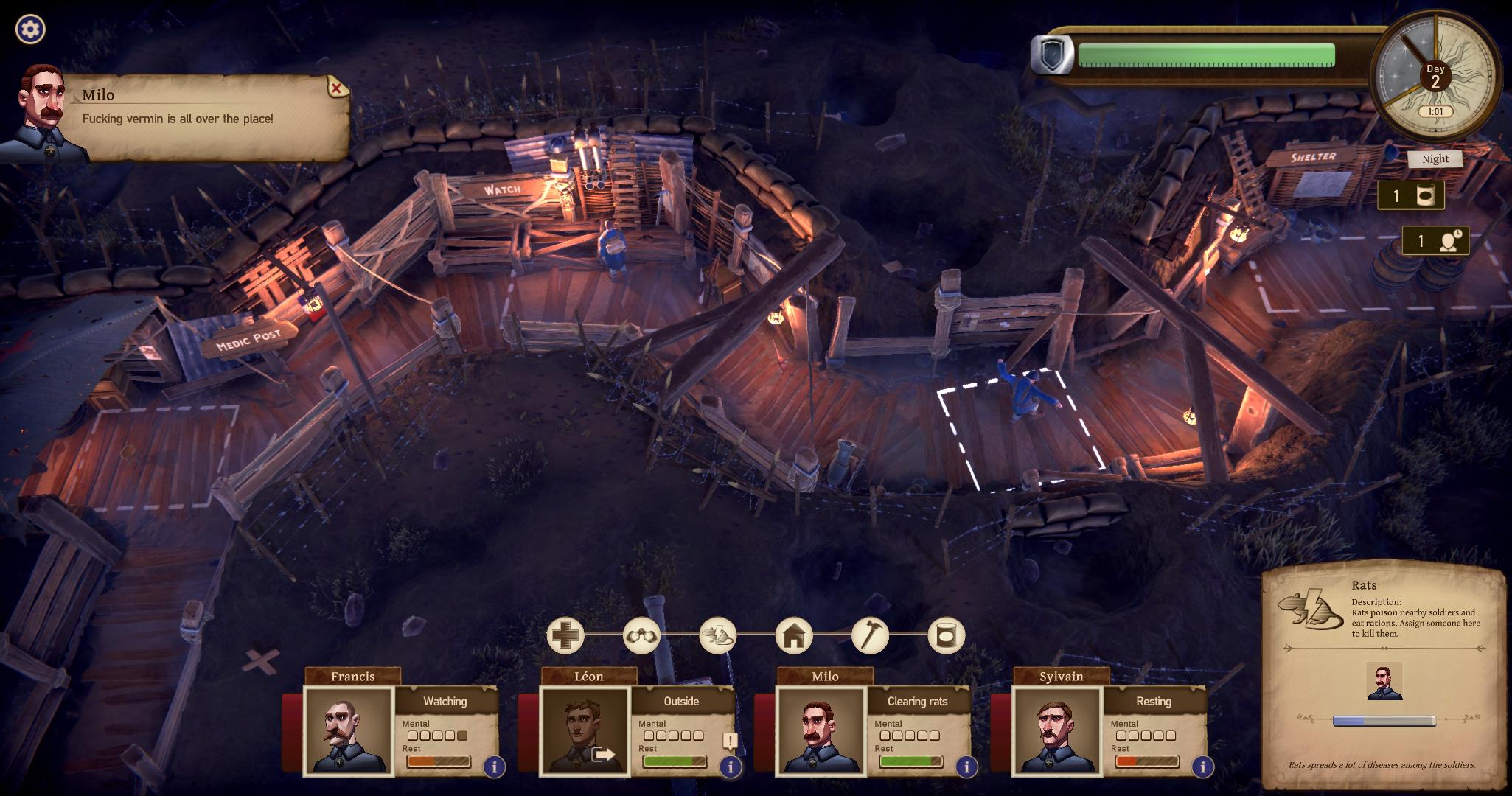Click the rations counter
This screenshot has height=796, width=1512.
pyautogui.click(x=1411, y=196)
